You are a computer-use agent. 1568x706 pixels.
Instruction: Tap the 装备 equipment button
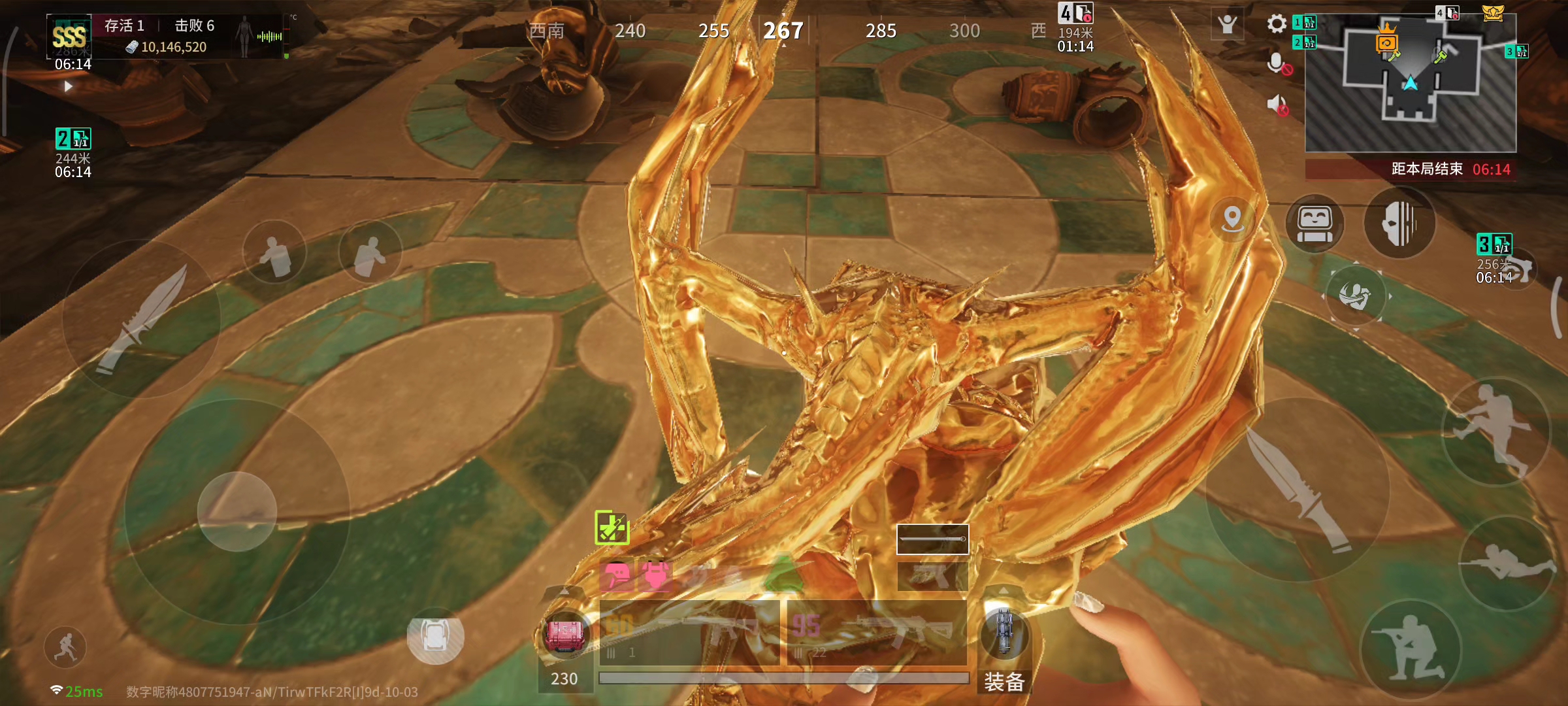[1004, 682]
